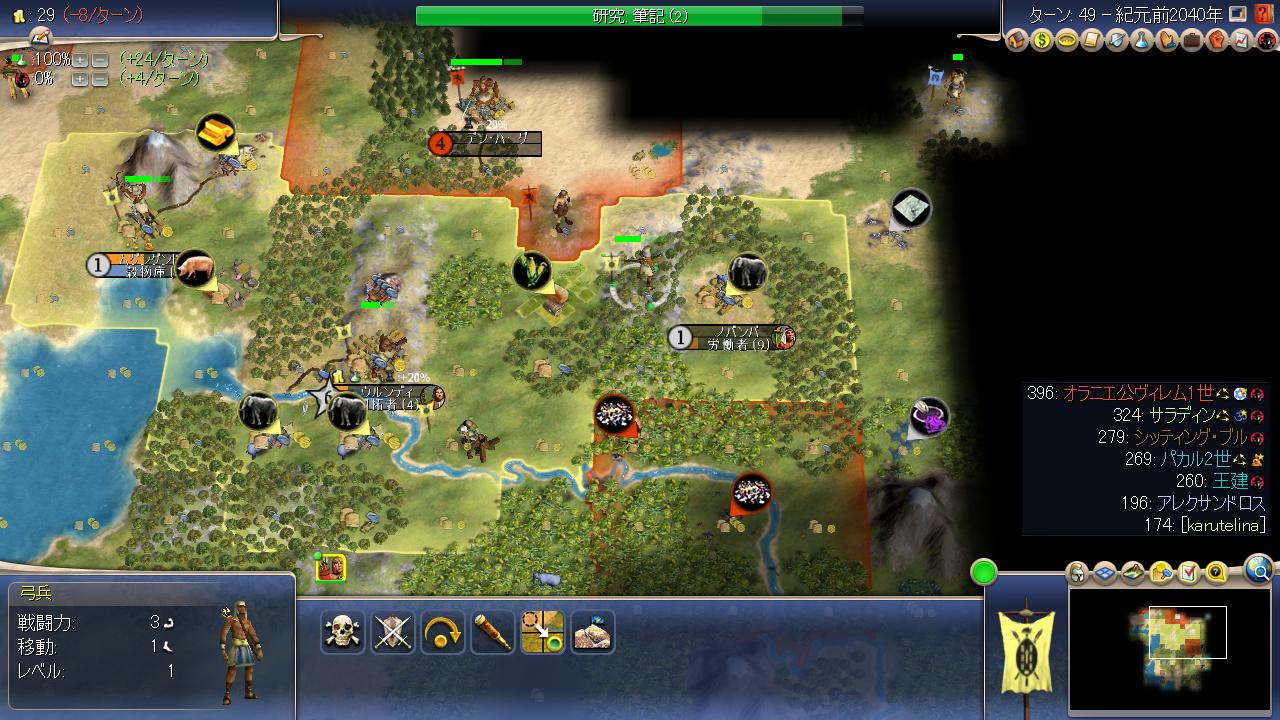The image size is (1280, 720).
Task: Skip turn with the curved arrow button
Action: point(443,632)
